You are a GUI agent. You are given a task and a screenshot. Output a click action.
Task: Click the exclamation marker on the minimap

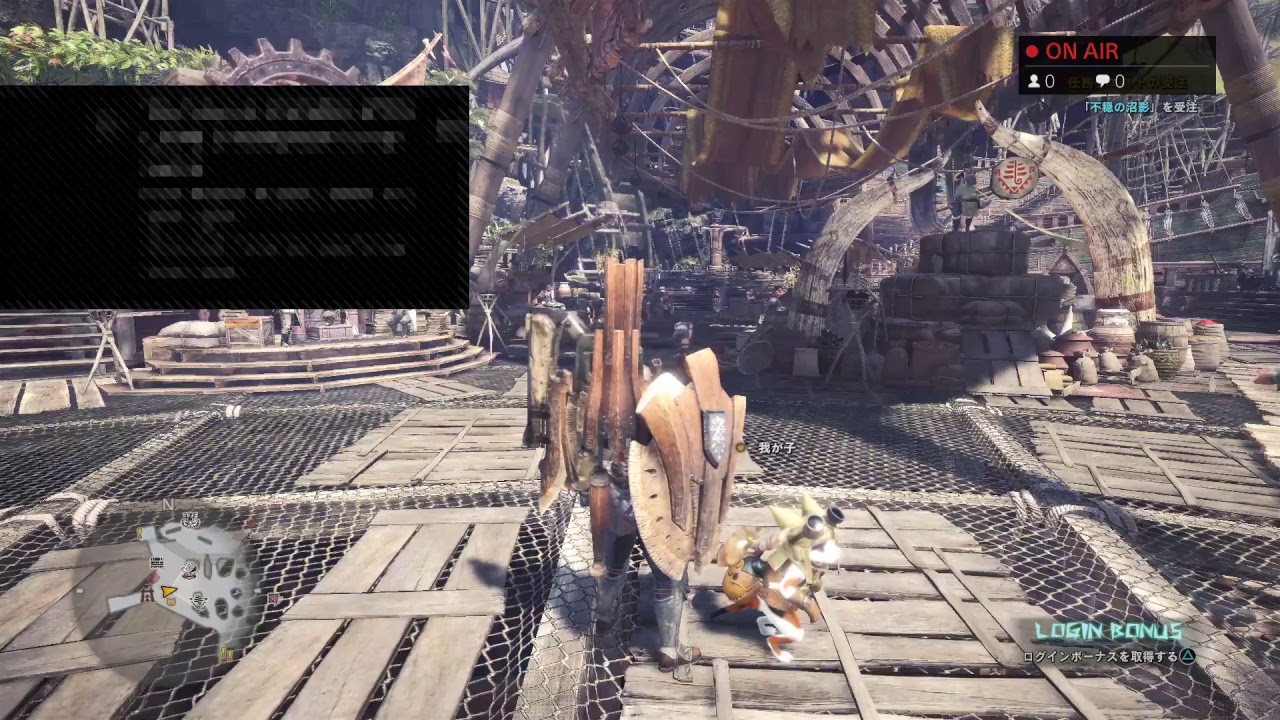click(139, 534)
